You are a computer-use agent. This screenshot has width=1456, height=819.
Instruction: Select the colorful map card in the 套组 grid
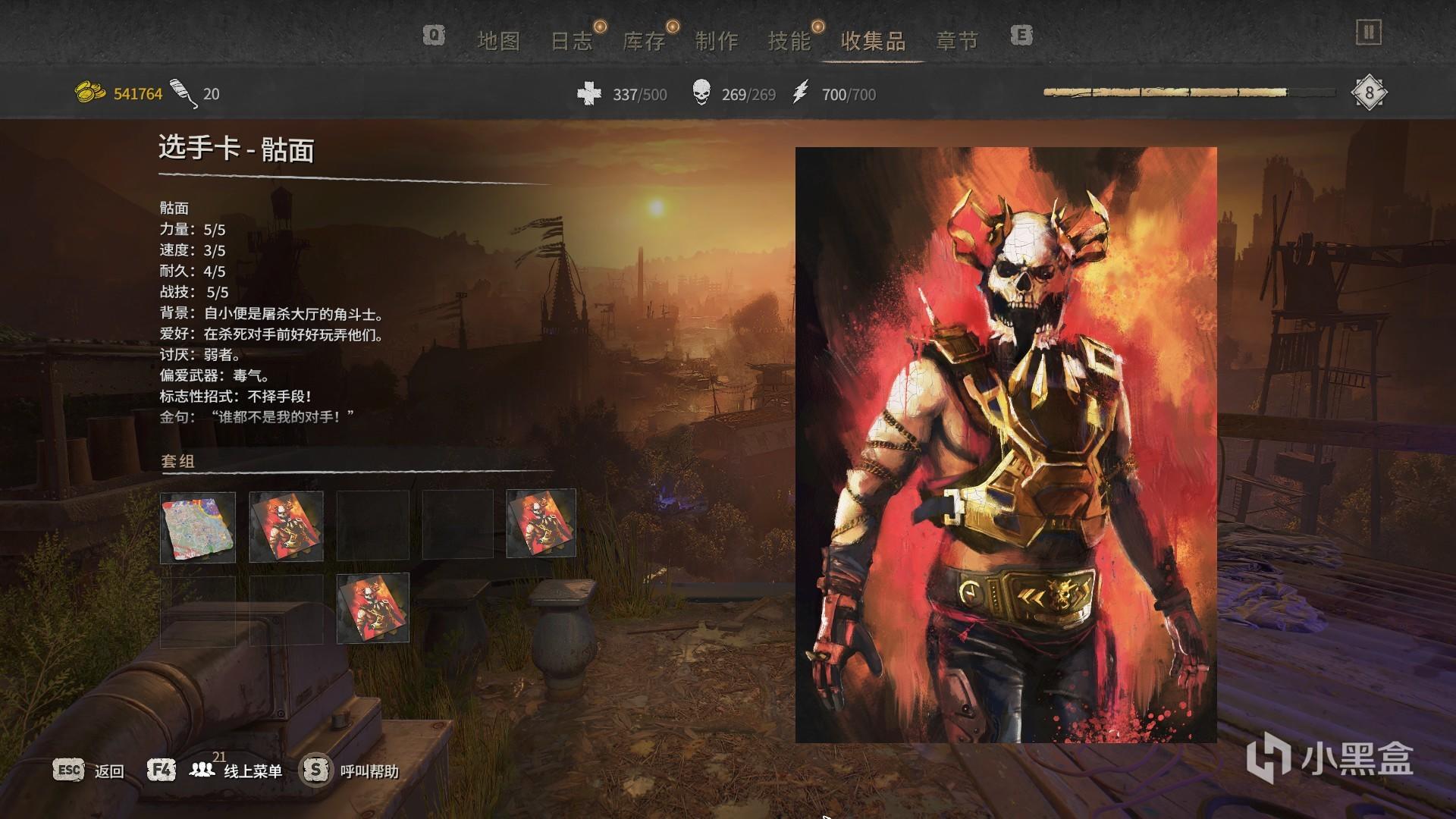(198, 527)
